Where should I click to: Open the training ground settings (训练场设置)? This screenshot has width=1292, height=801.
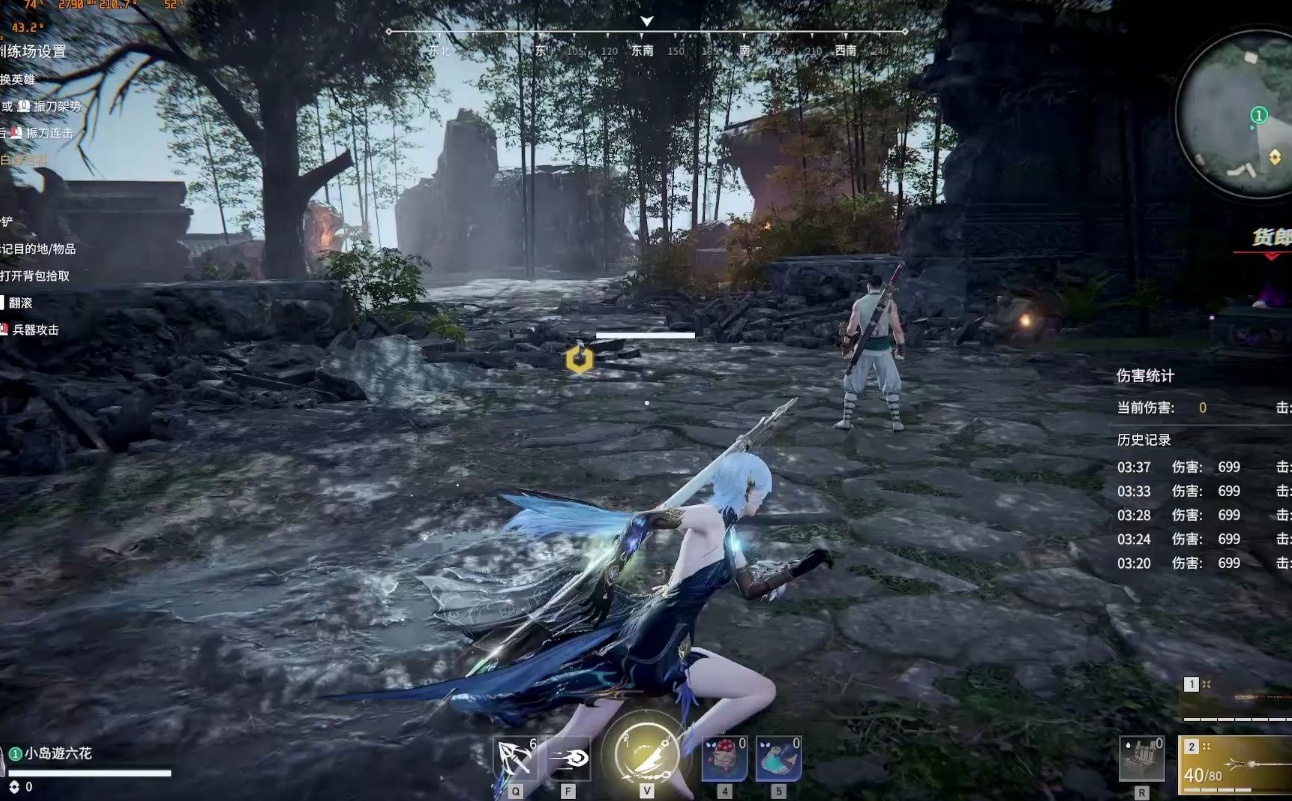pyautogui.click(x=33, y=51)
